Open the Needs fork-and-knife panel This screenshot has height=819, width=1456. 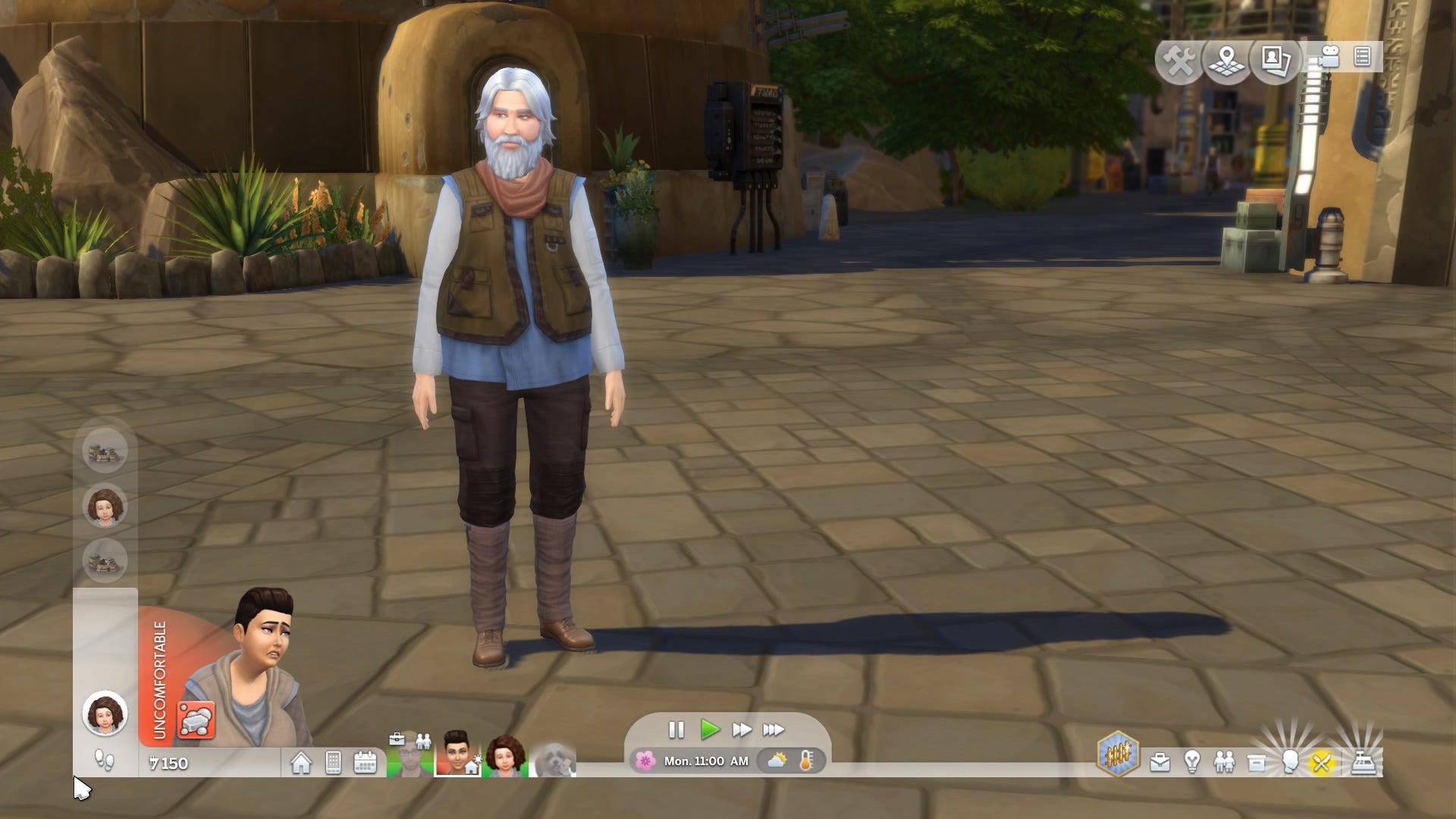click(1321, 762)
